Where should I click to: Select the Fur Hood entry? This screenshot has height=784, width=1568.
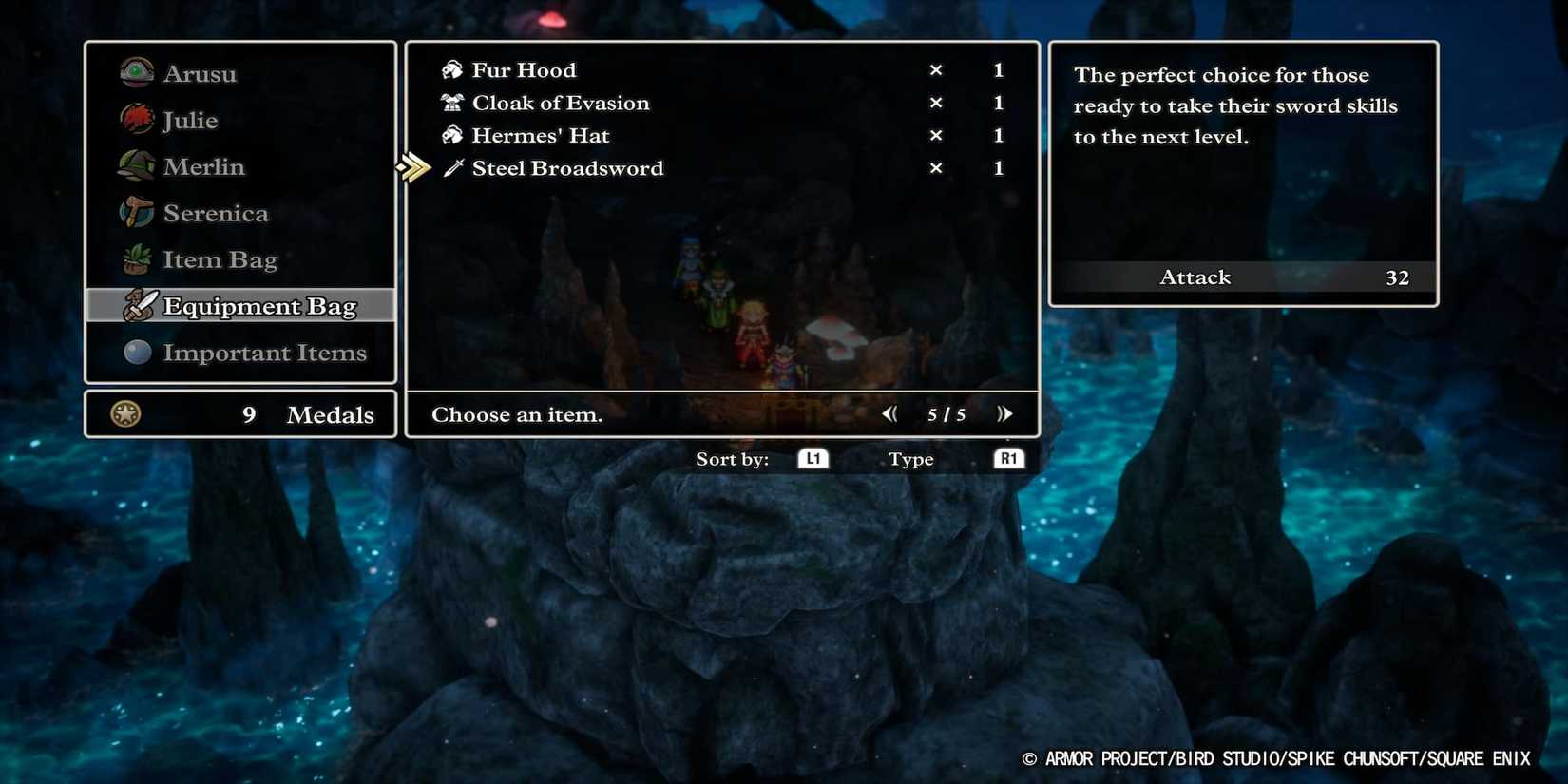[524, 68]
